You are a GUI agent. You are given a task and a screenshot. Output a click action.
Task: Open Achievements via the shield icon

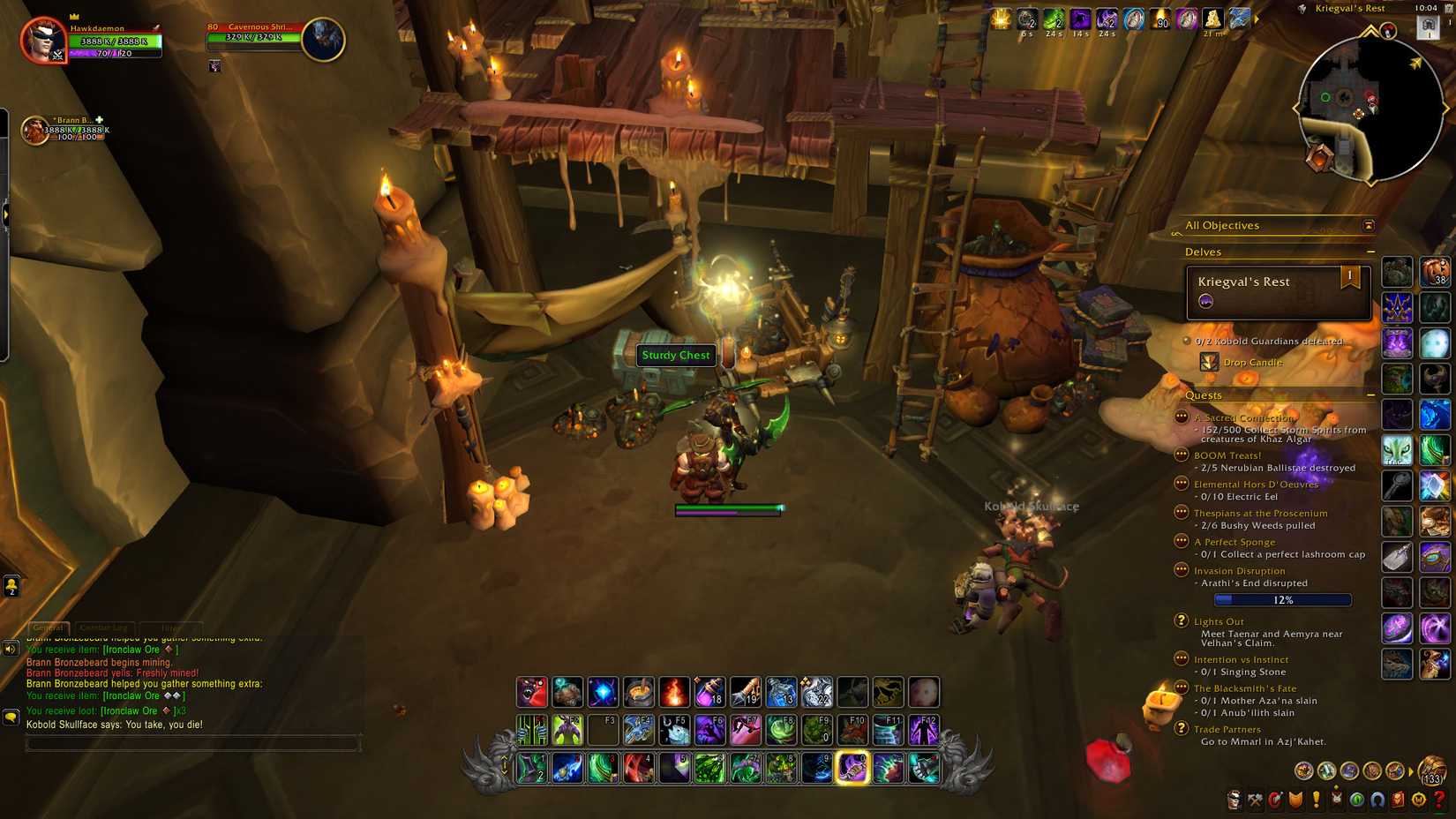1297,800
